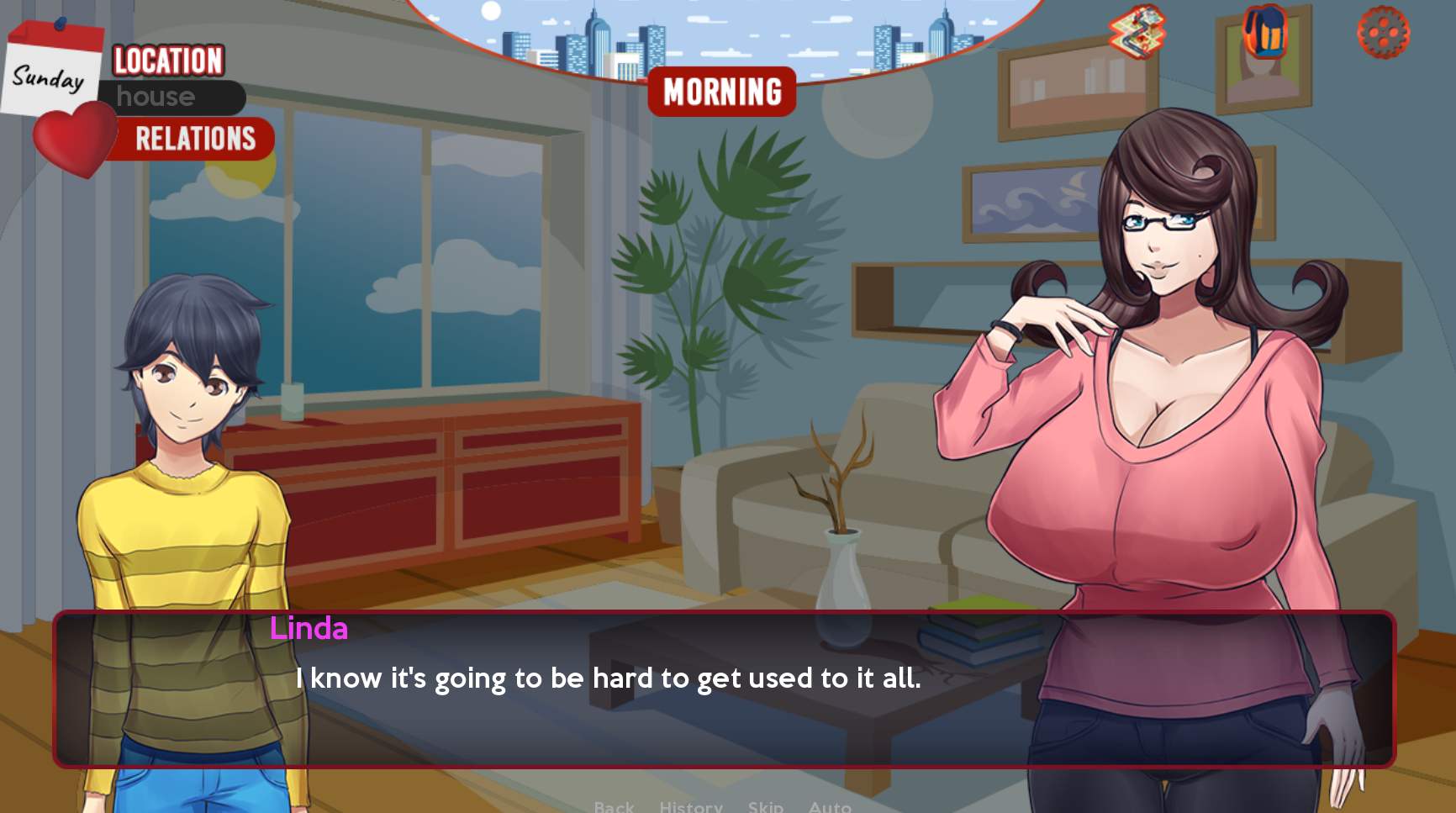Open History from the quick menu
The height and width of the screenshot is (813, 1456).
pyautogui.click(x=691, y=805)
